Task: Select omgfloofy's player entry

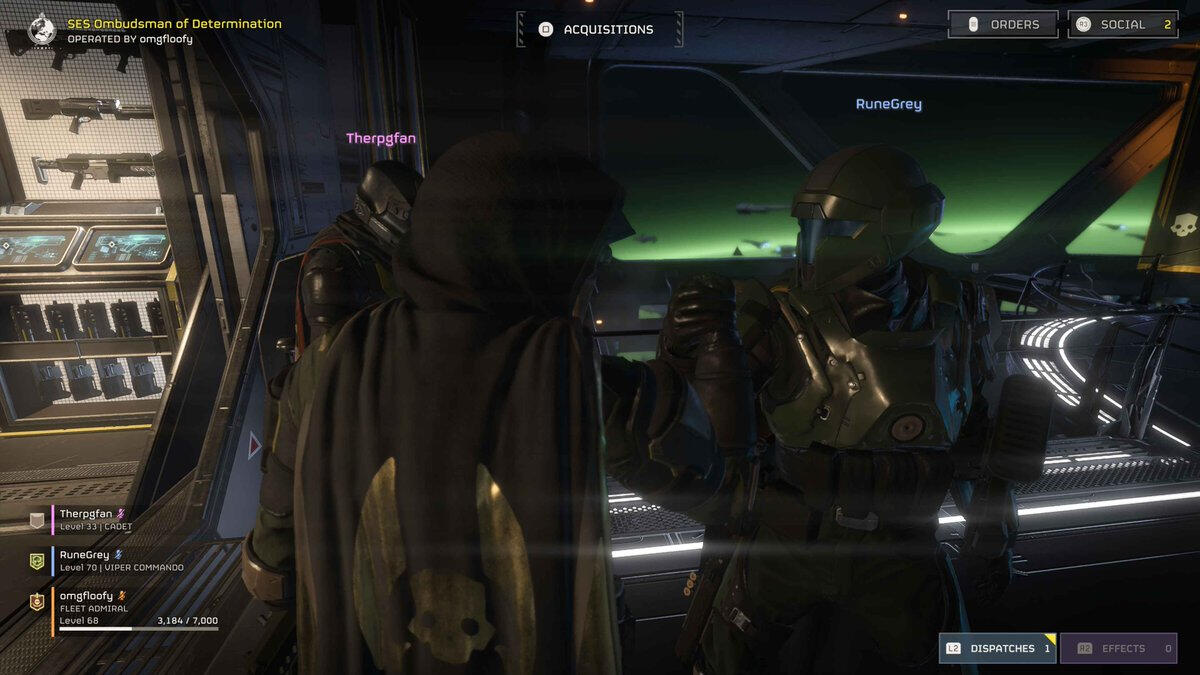Action: coord(120,608)
